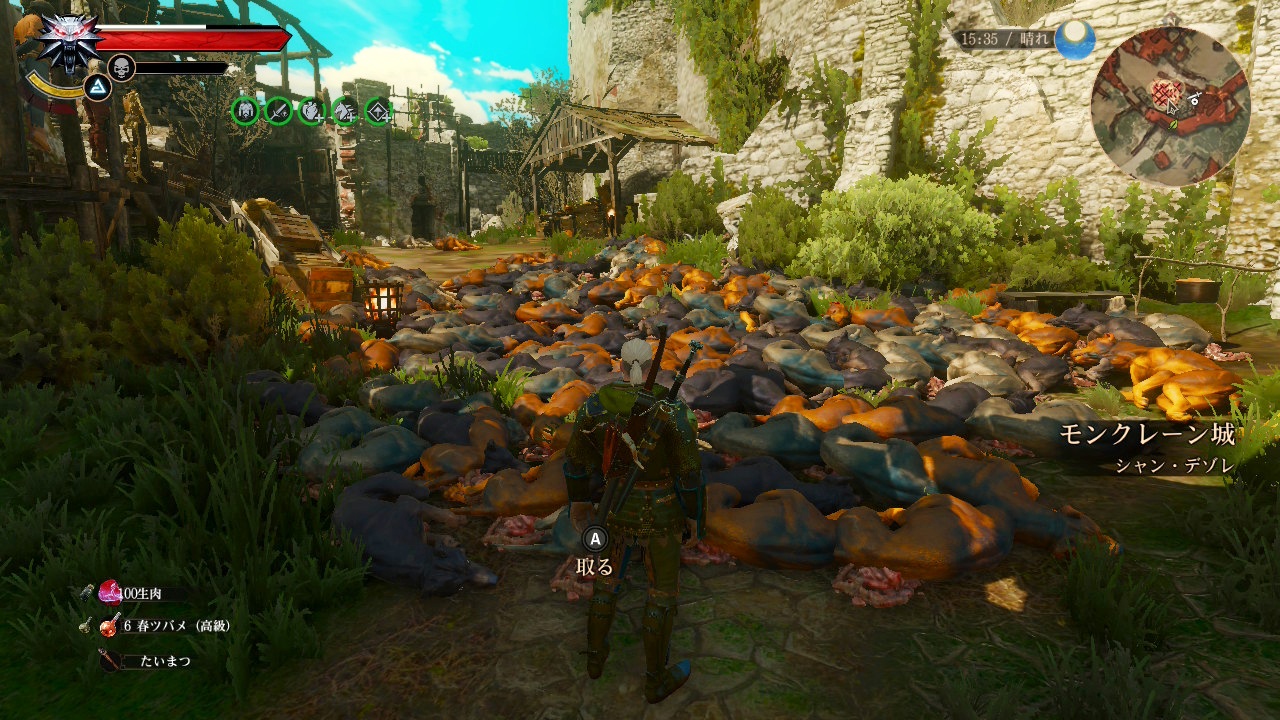Click the green leaf herb marker on minimap

click(x=1174, y=125)
